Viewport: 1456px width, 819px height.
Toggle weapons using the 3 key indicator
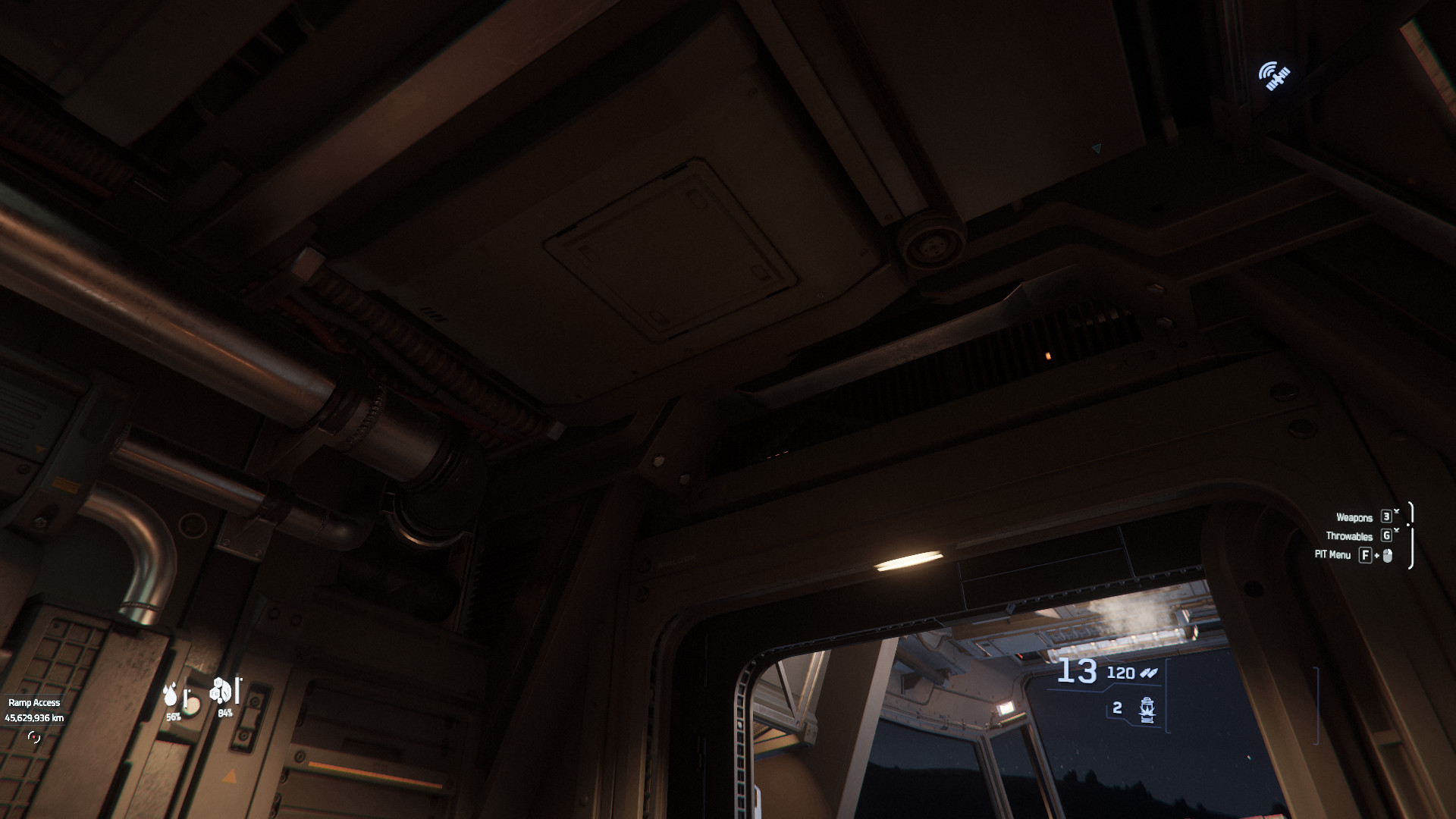(x=1386, y=517)
